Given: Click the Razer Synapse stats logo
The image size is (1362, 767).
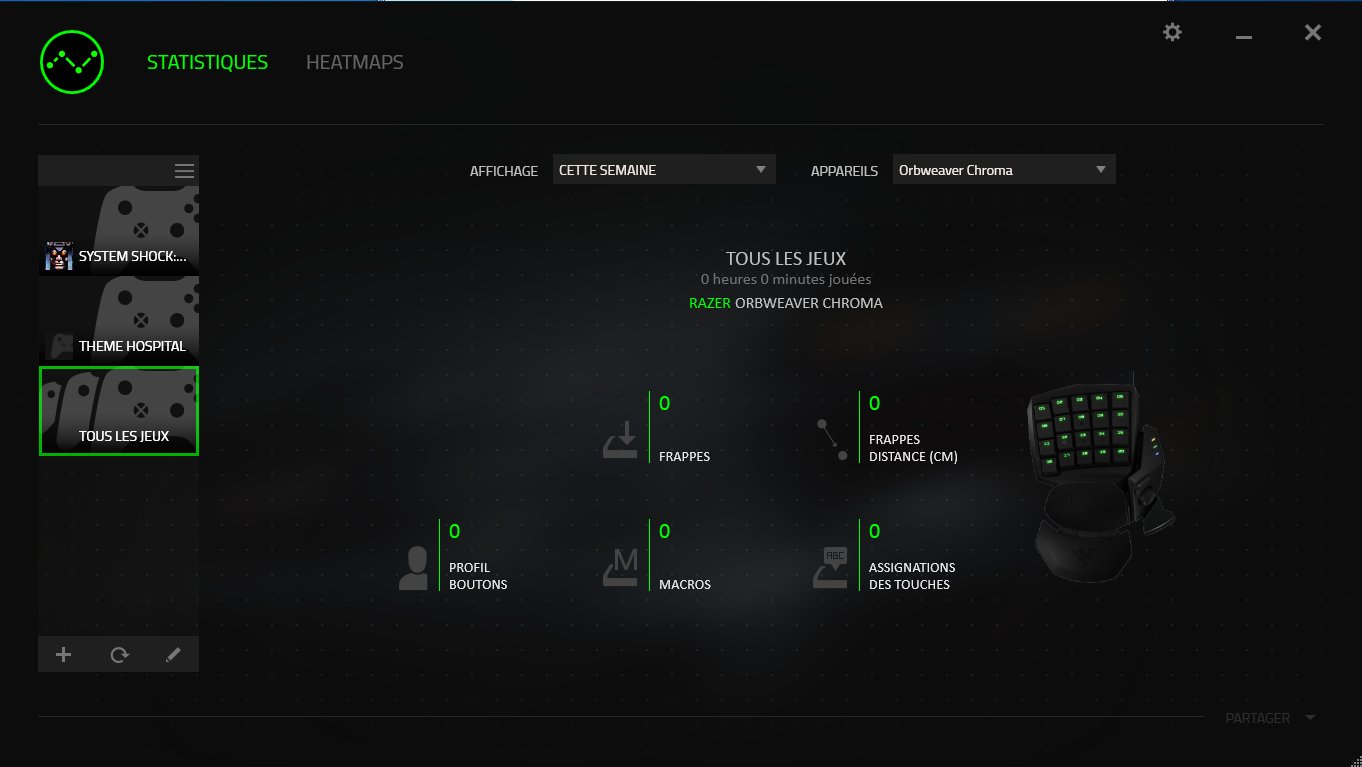Looking at the screenshot, I should [x=71, y=61].
